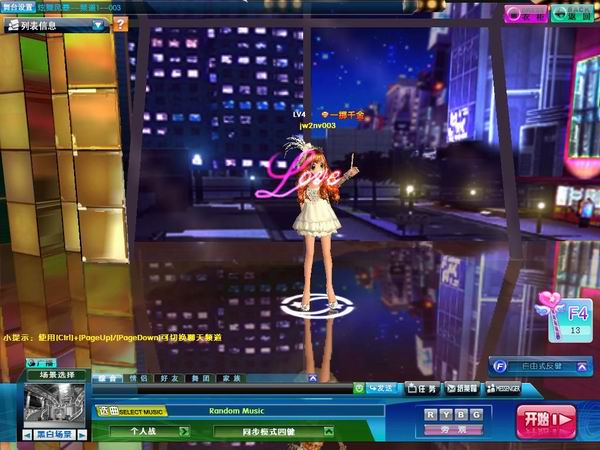Screen dimensions: 600x450
Task: Toggle the 自由式反键 option
Action: (541, 366)
